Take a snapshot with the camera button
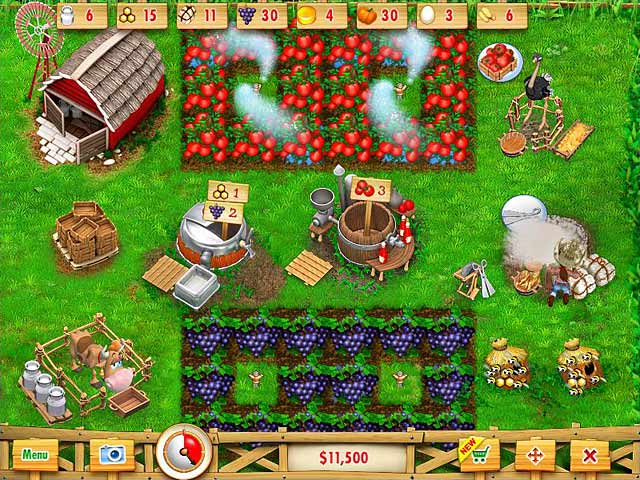 [111, 455]
